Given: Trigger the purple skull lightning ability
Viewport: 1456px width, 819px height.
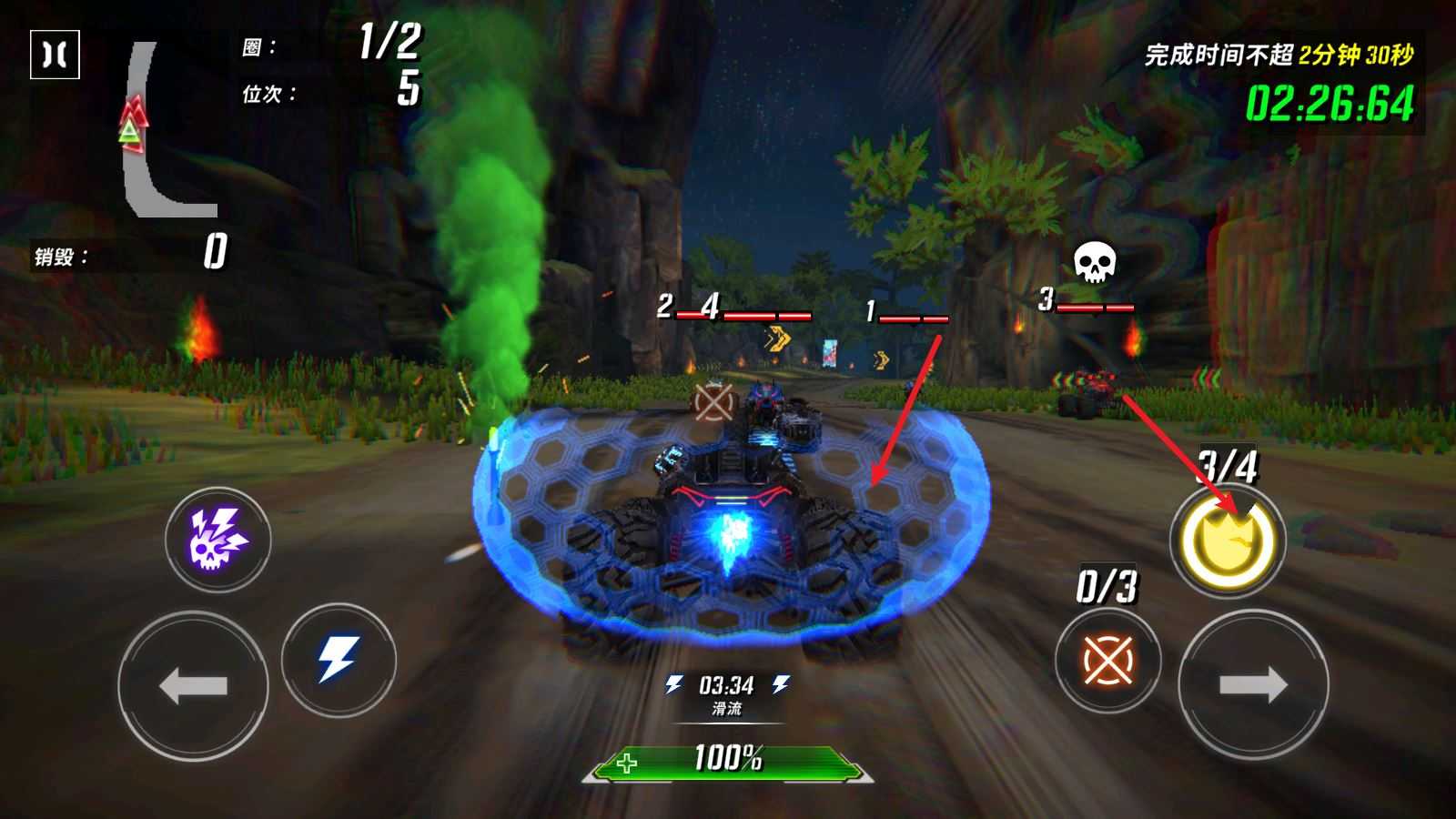Looking at the screenshot, I should (x=217, y=539).
